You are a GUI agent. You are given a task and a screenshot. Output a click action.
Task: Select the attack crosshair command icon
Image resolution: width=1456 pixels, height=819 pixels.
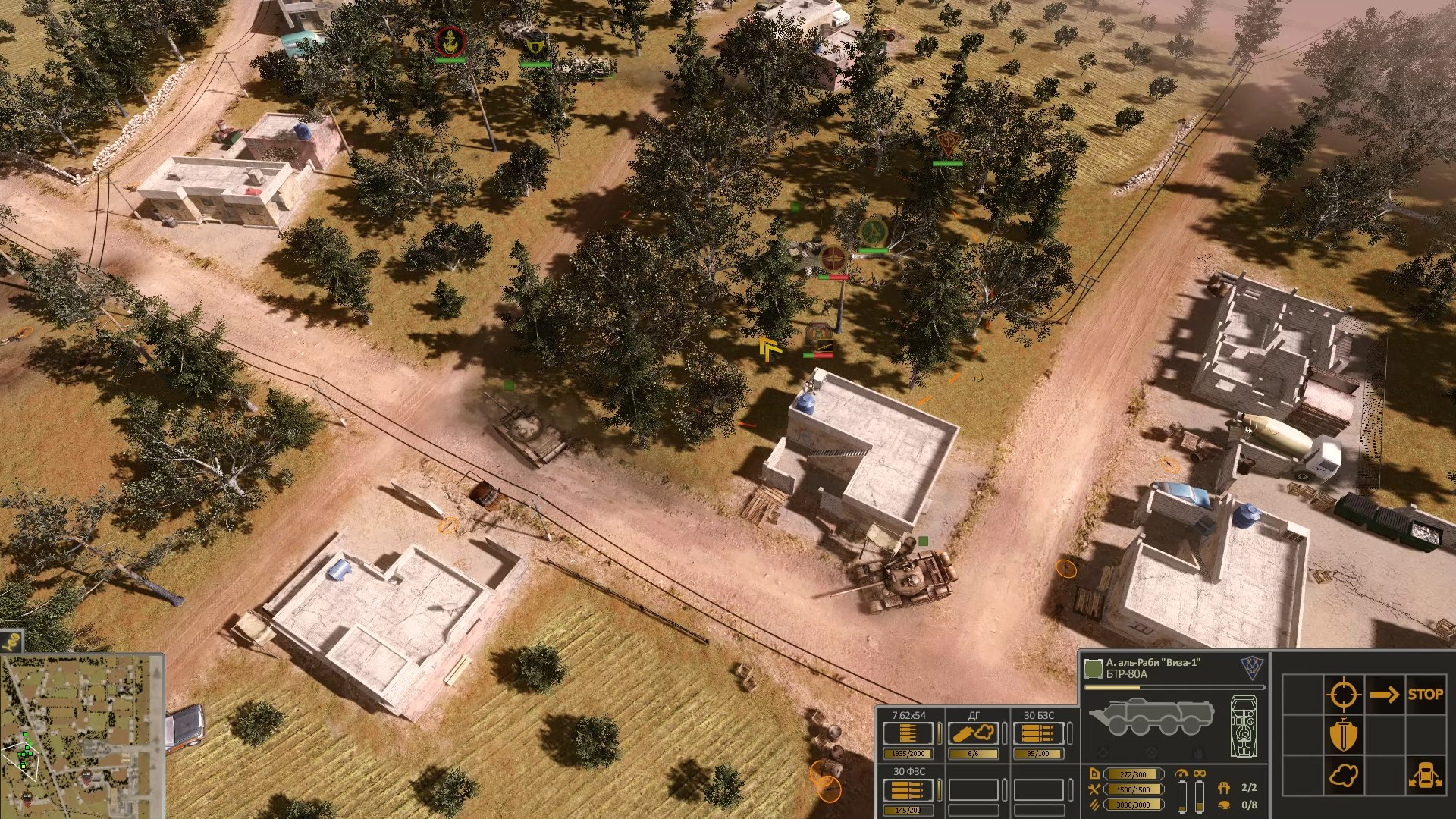[1344, 694]
